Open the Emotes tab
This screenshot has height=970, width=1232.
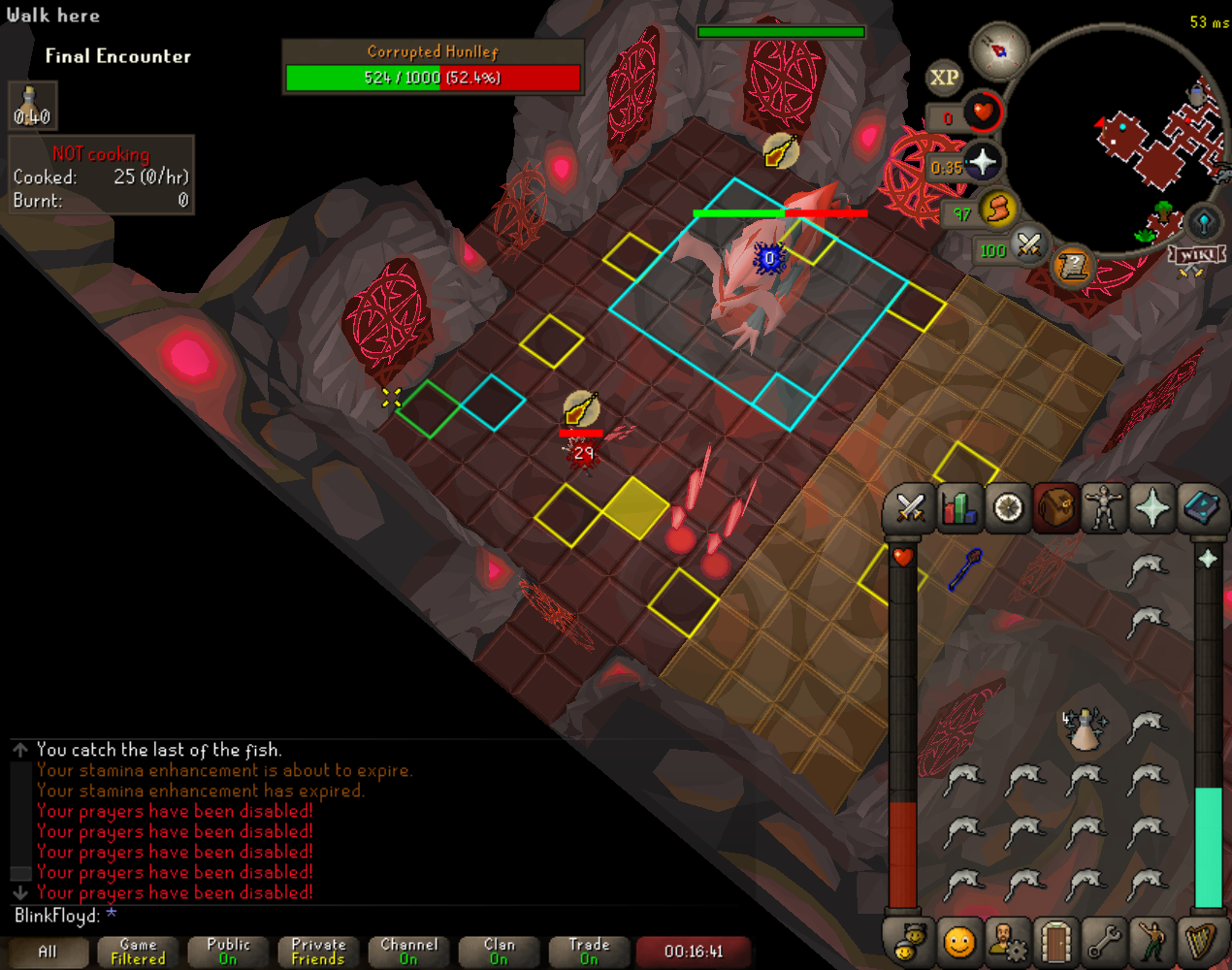tap(1151, 941)
